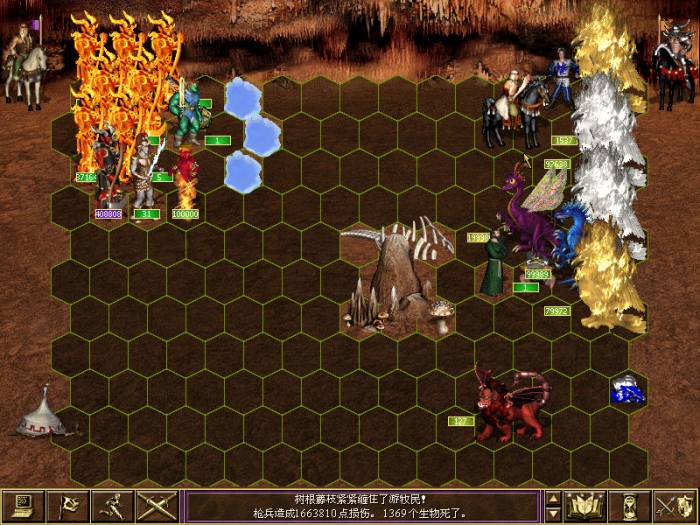Retreat using the running figure button
The image size is (700, 525).
click(113, 506)
